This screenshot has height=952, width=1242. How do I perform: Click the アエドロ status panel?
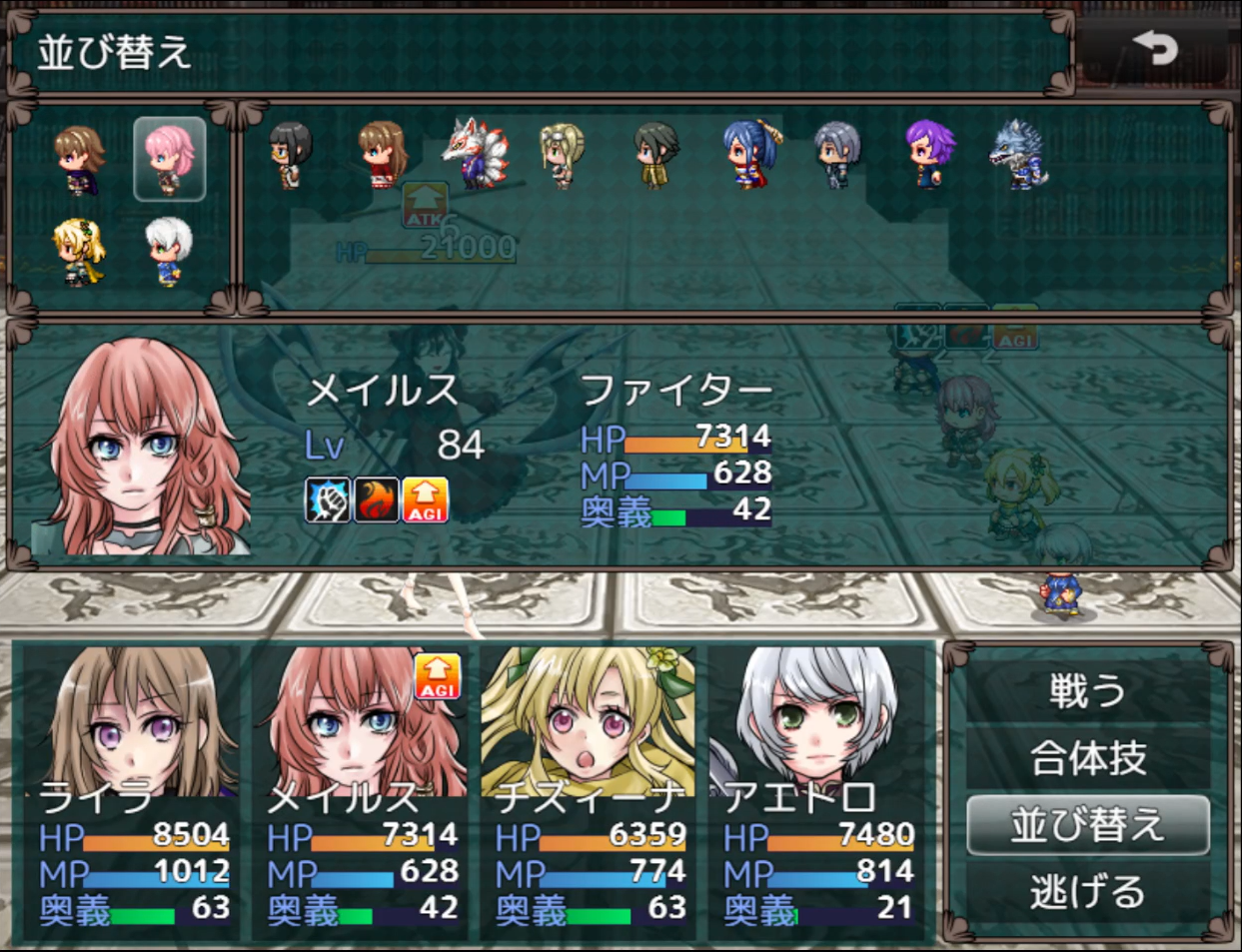(818, 791)
